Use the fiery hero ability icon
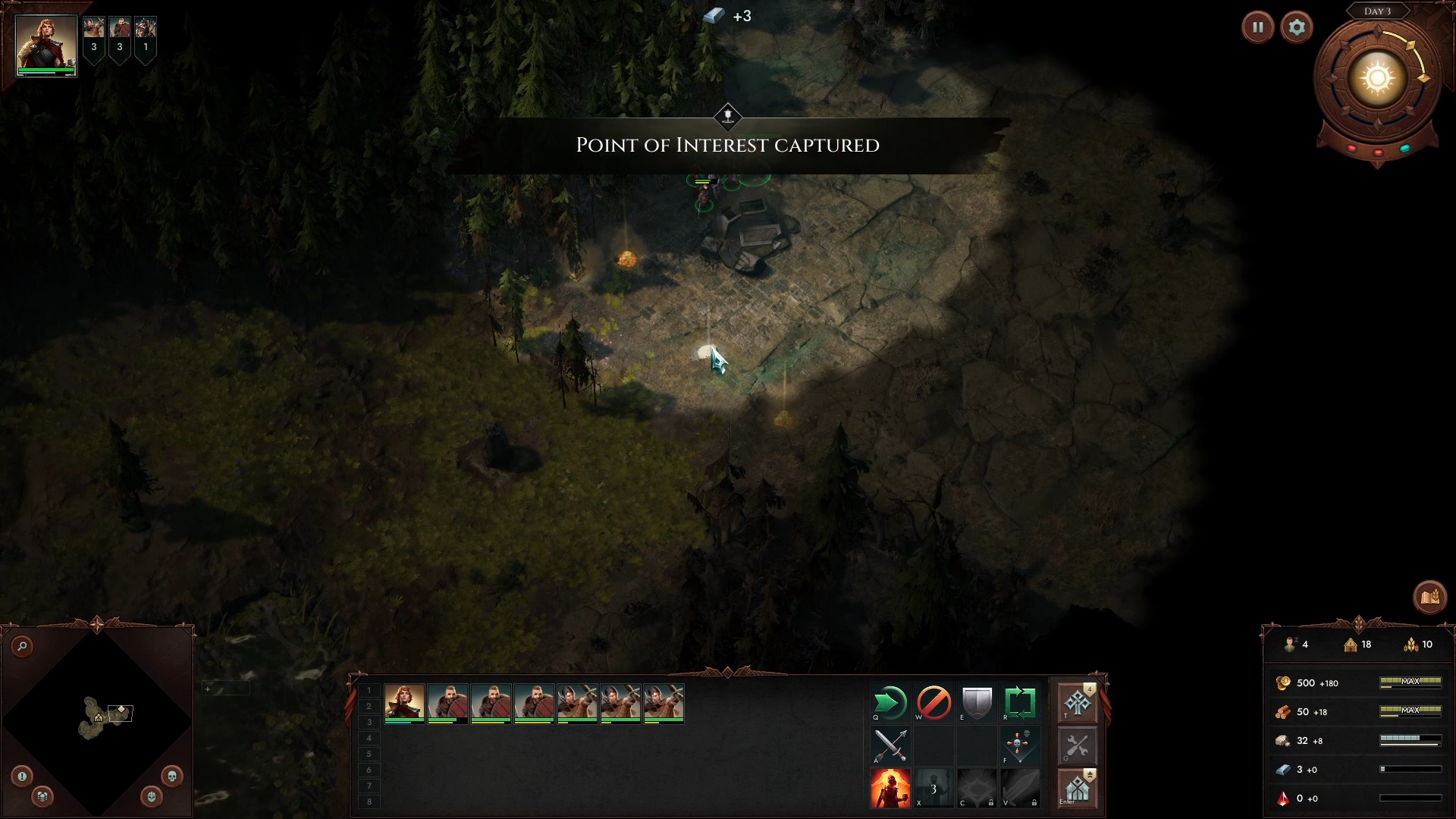Image resolution: width=1456 pixels, height=819 pixels. point(890,789)
